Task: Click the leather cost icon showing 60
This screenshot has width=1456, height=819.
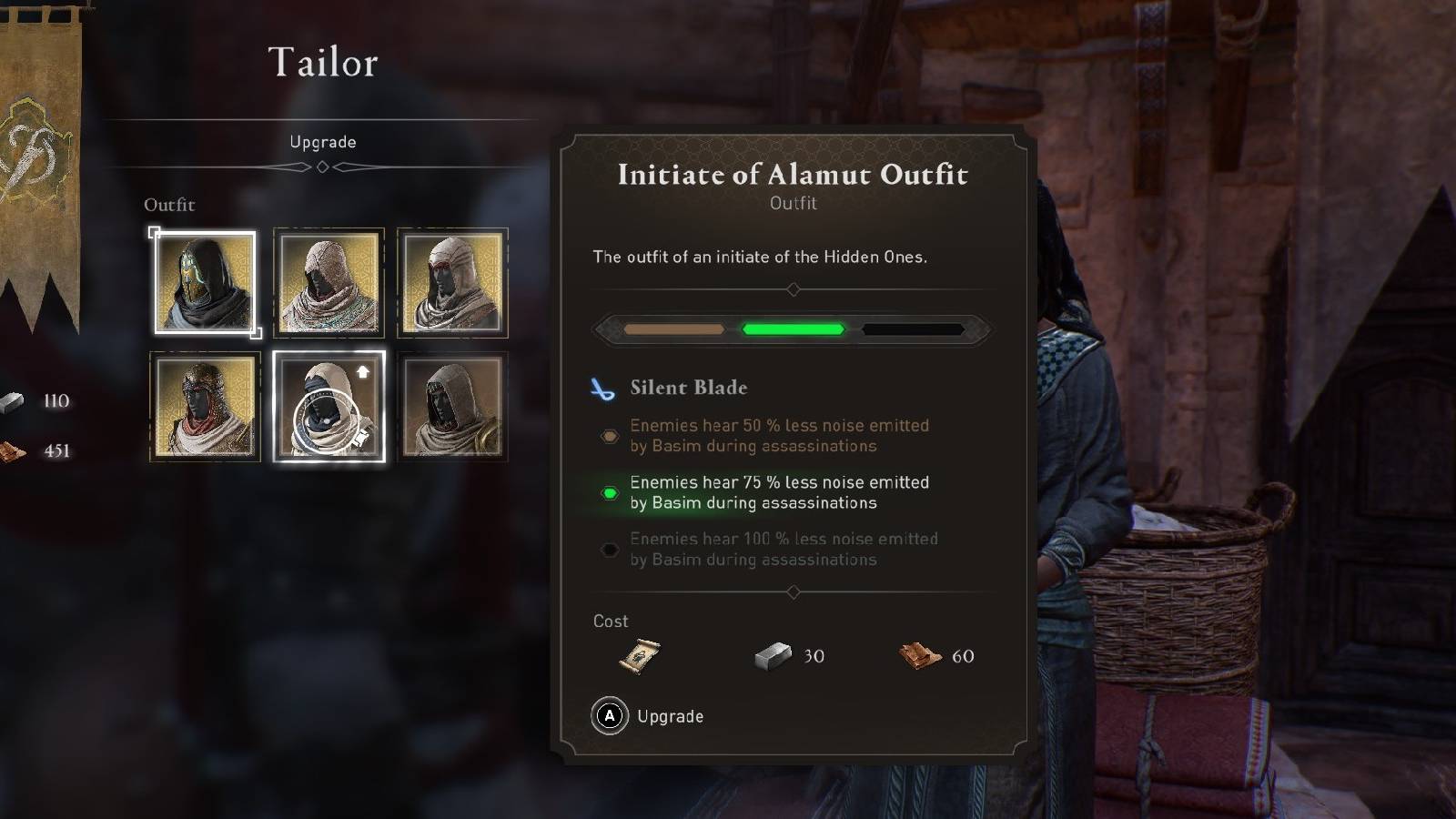Action: pos(922,655)
